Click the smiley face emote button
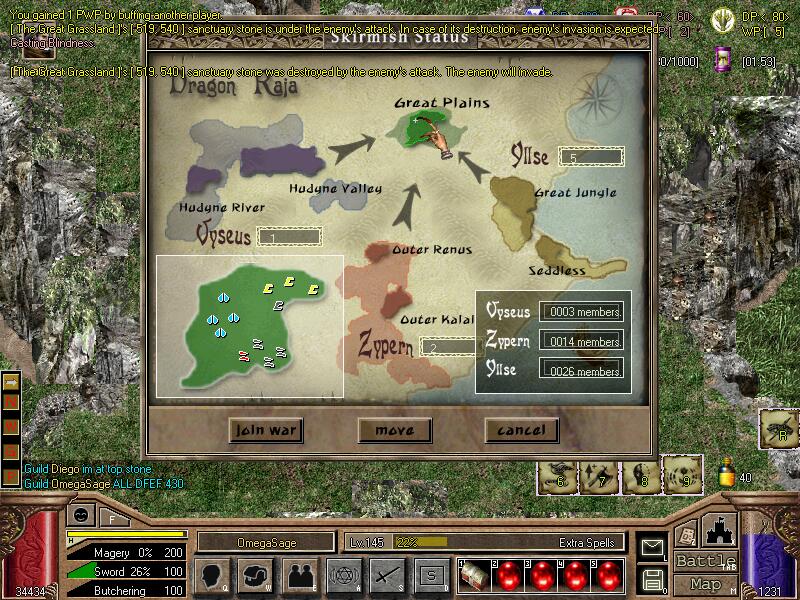 (x=79, y=515)
